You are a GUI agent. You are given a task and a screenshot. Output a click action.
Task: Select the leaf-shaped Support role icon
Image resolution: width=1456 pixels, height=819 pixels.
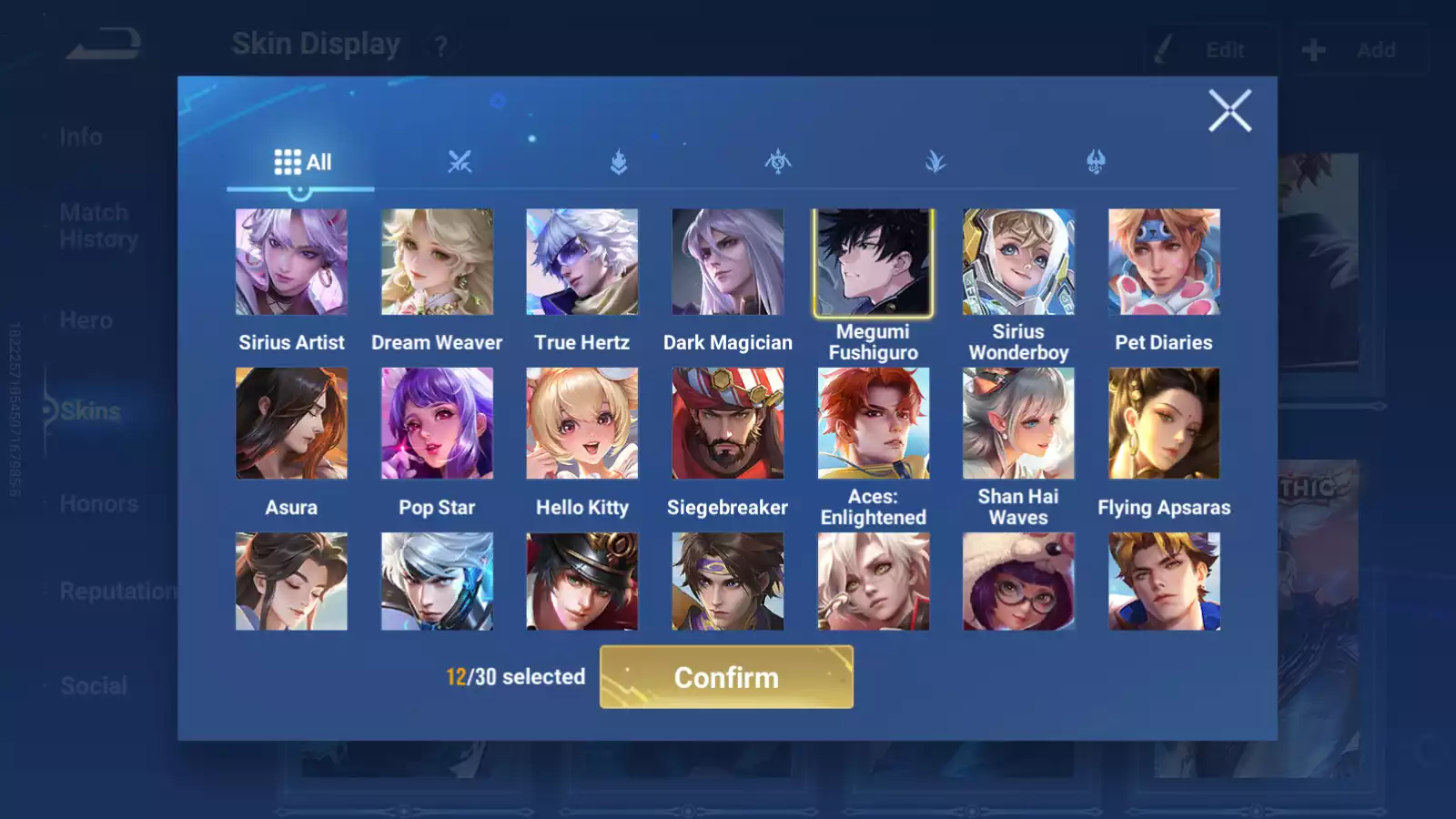[935, 162]
